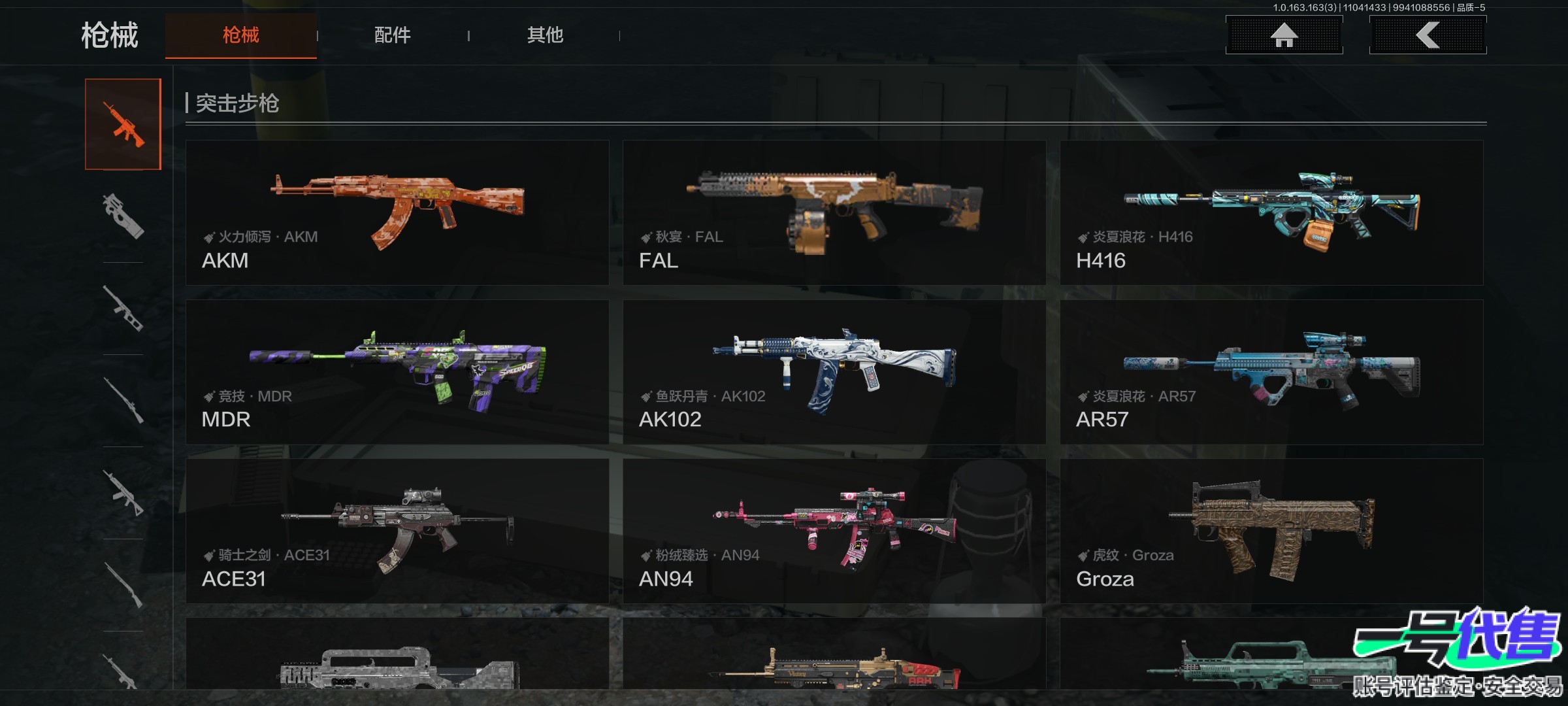
Task: Open the 配件 tab
Action: point(392,35)
